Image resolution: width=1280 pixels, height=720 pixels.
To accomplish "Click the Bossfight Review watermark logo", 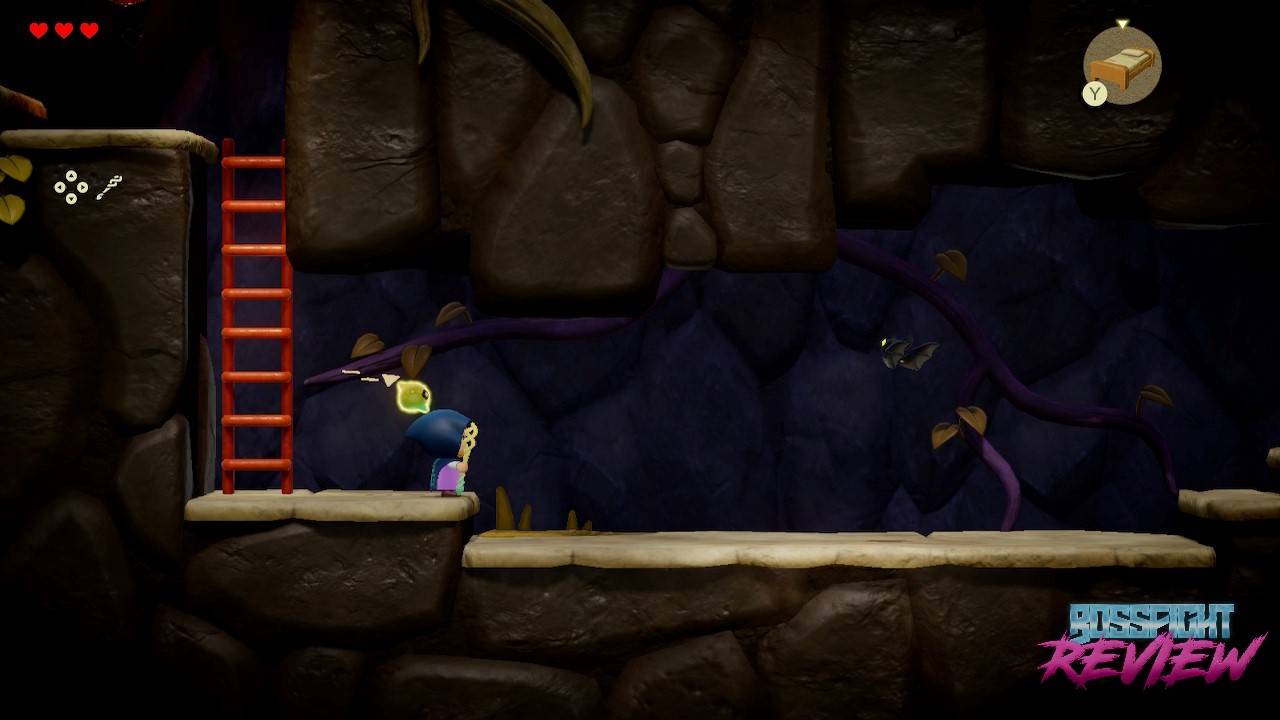I will click(x=1153, y=644).
